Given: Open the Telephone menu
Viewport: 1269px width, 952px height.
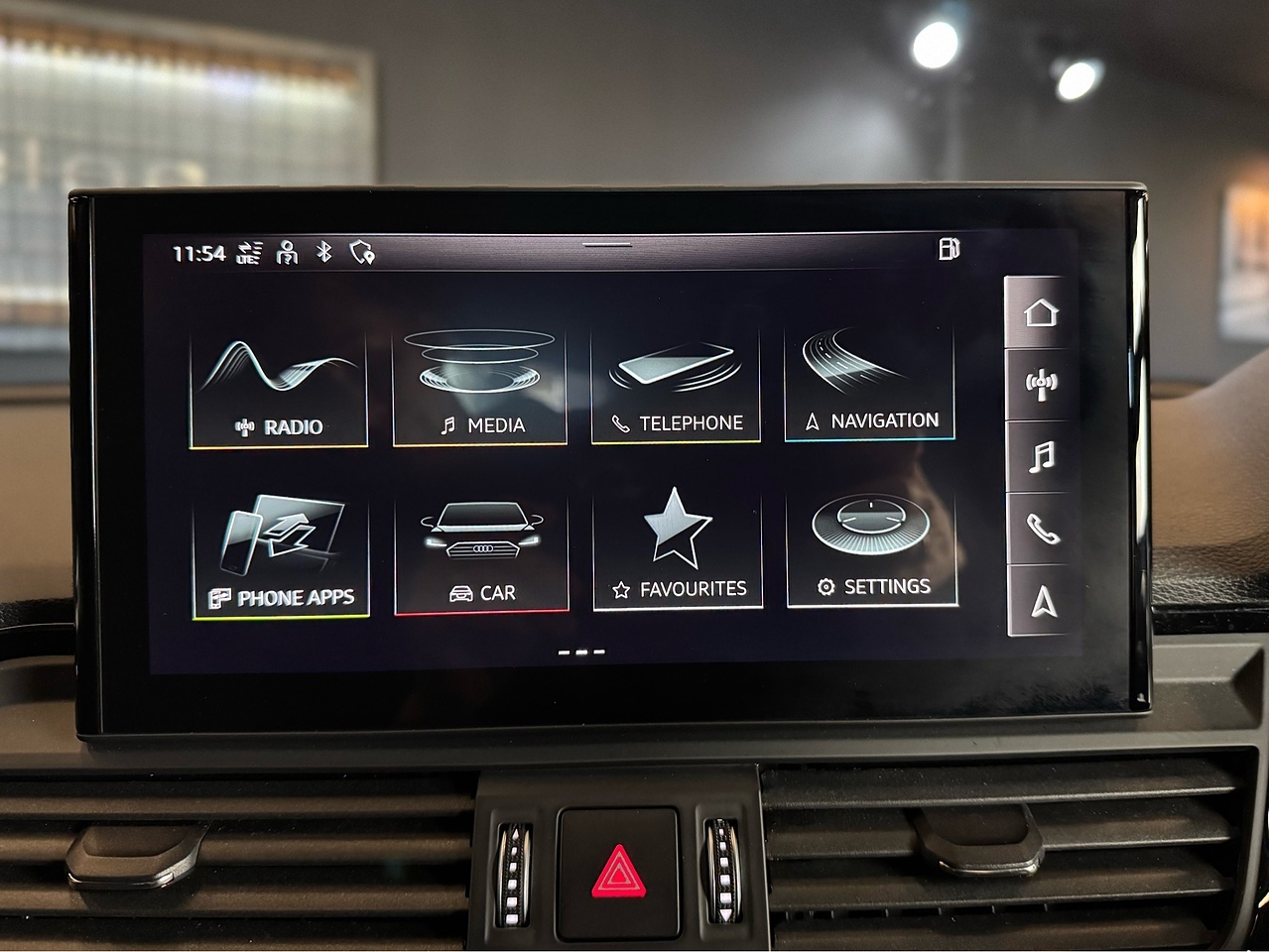Looking at the screenshot, I should [x=676, y=388].
